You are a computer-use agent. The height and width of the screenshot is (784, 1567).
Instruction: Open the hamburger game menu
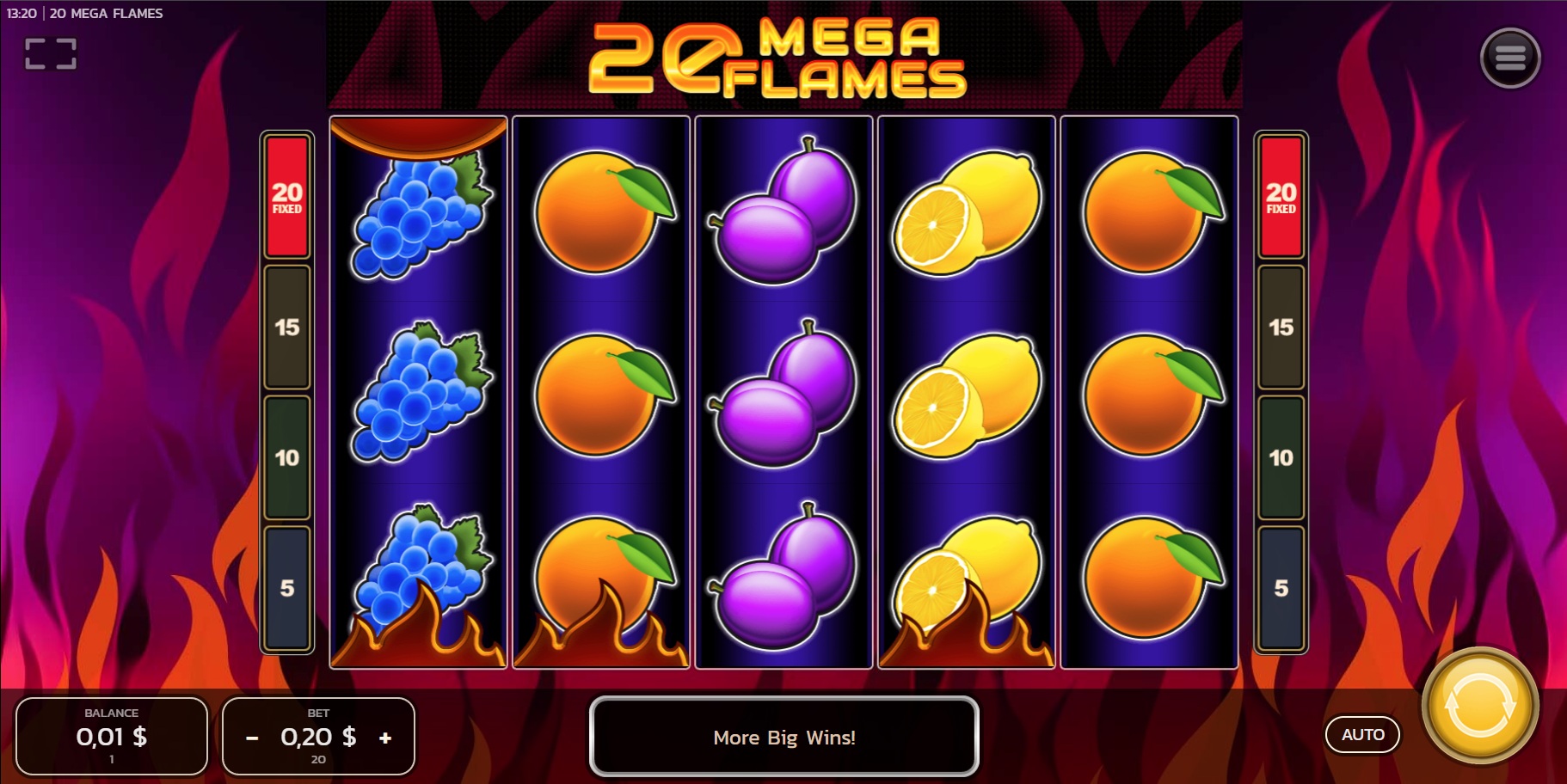[x=1509, y=57]
